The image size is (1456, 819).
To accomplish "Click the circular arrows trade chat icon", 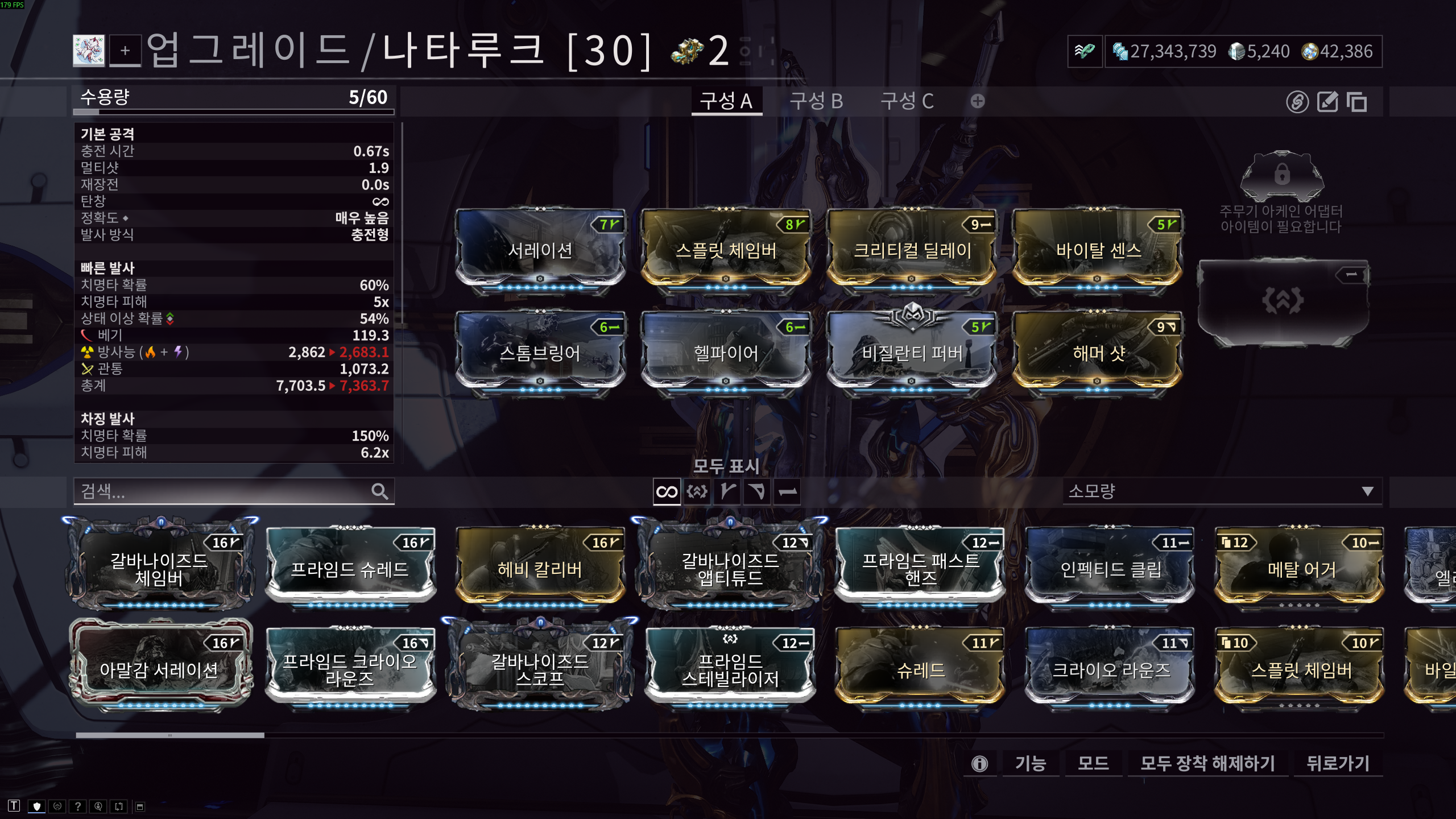I will coord(118,806).
